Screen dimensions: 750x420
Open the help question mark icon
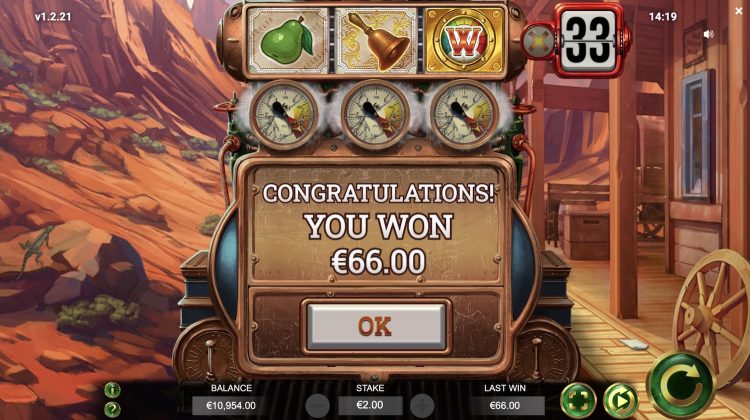112,408
